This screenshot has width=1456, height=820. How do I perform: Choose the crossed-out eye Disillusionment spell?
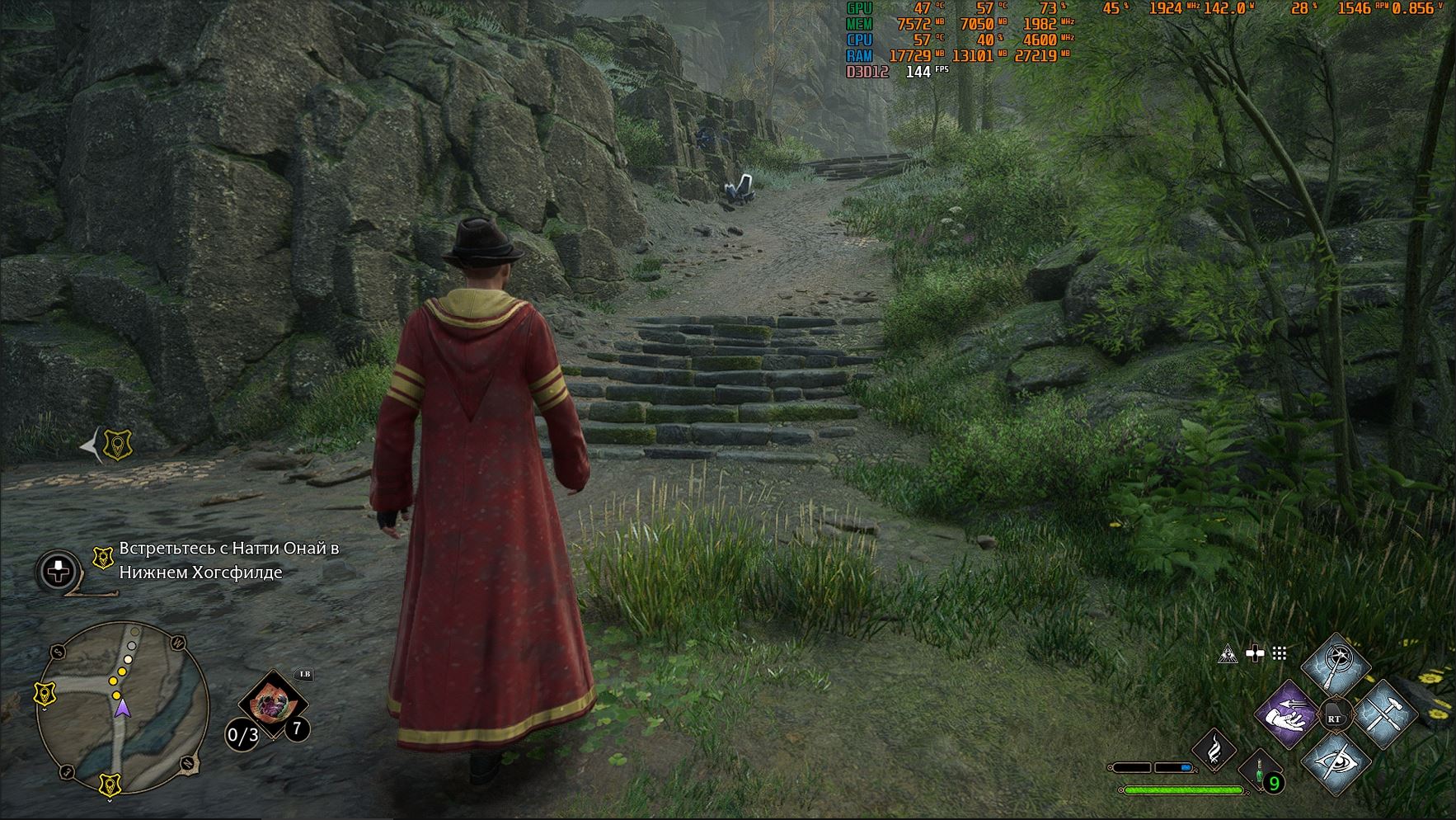click(x=1335, y=761)
